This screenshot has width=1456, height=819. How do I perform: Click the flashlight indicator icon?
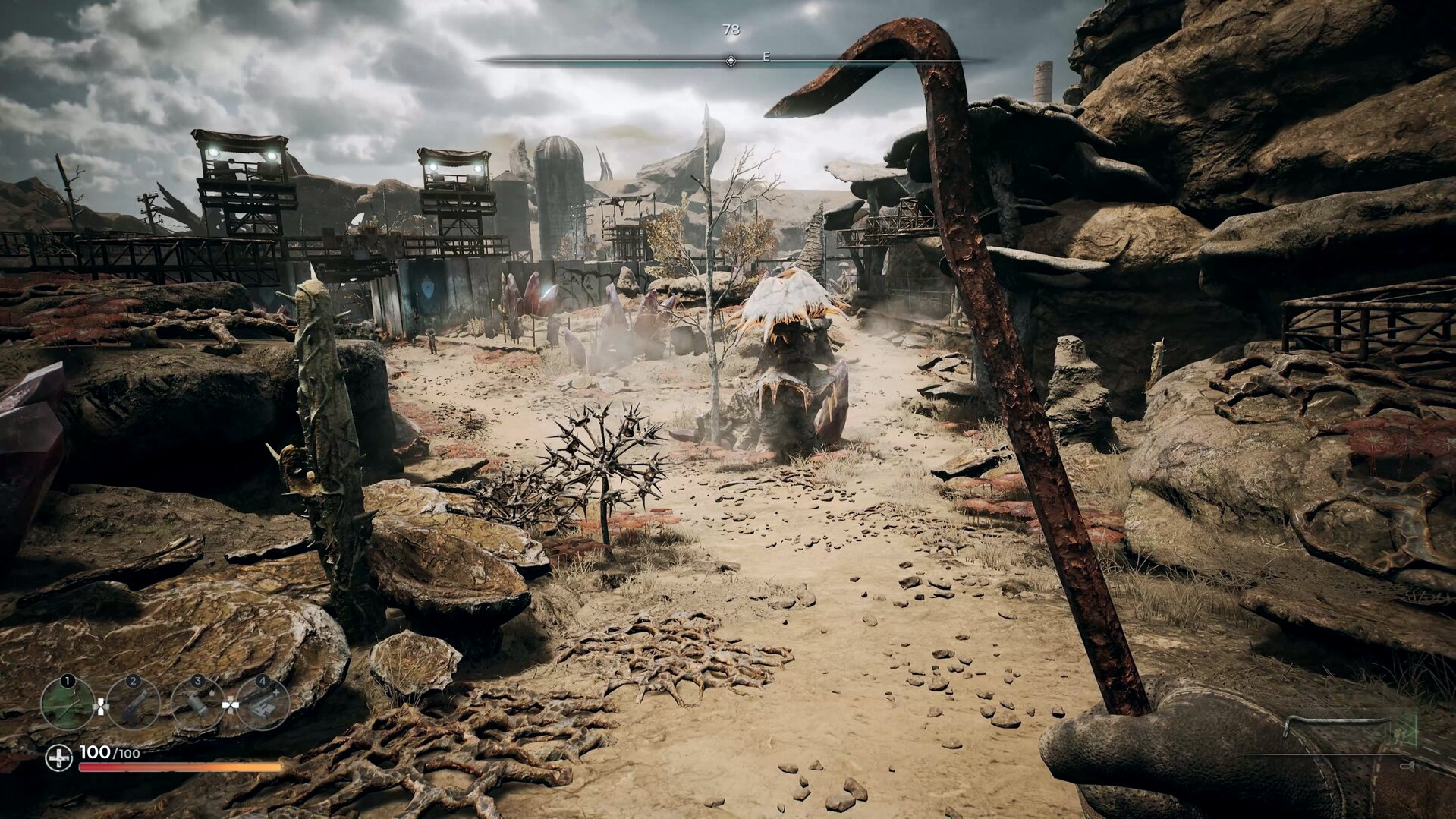coord(1407,767)
